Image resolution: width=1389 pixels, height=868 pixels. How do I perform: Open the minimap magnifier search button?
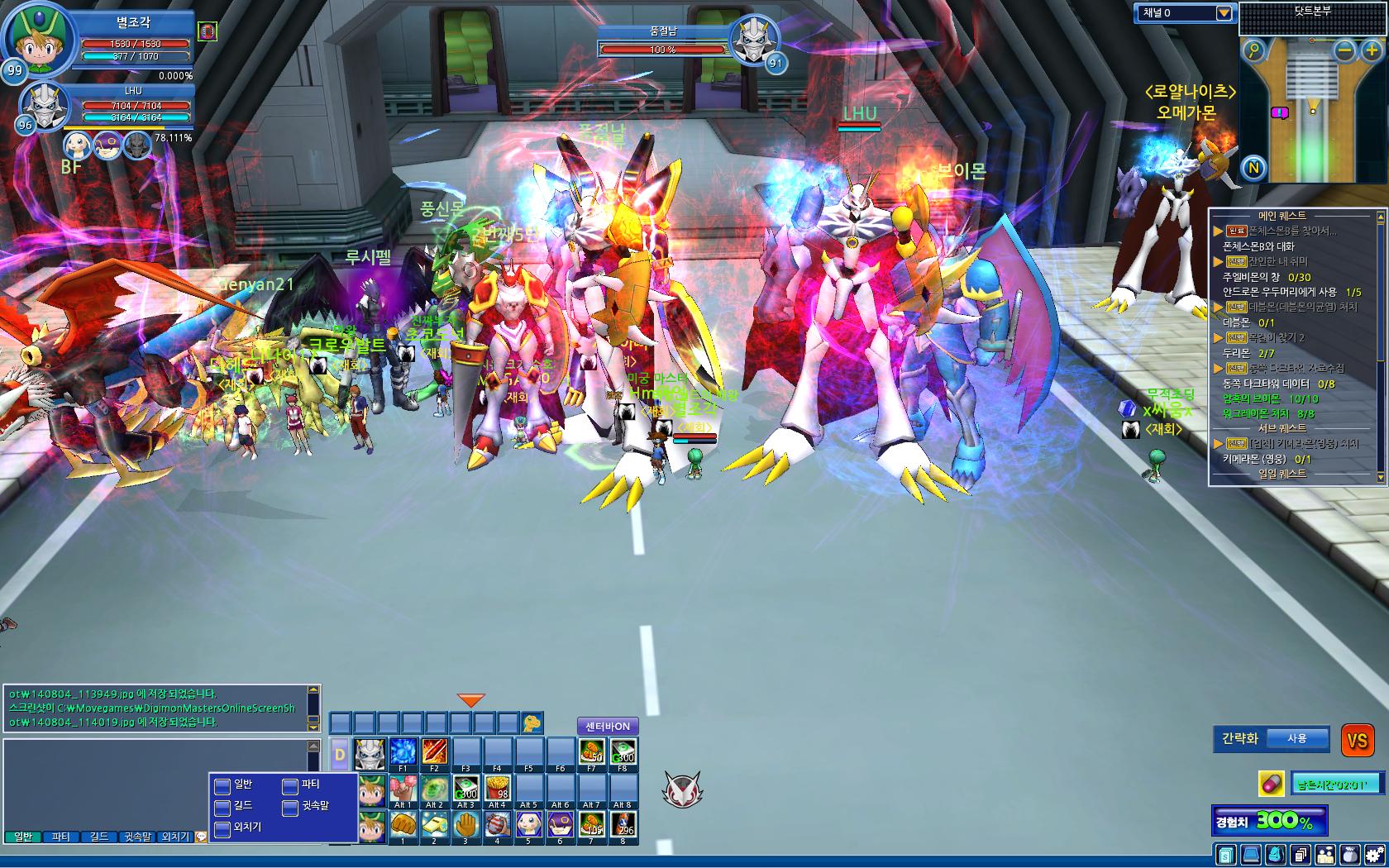pyautogui.click(x=1255, y=50)
